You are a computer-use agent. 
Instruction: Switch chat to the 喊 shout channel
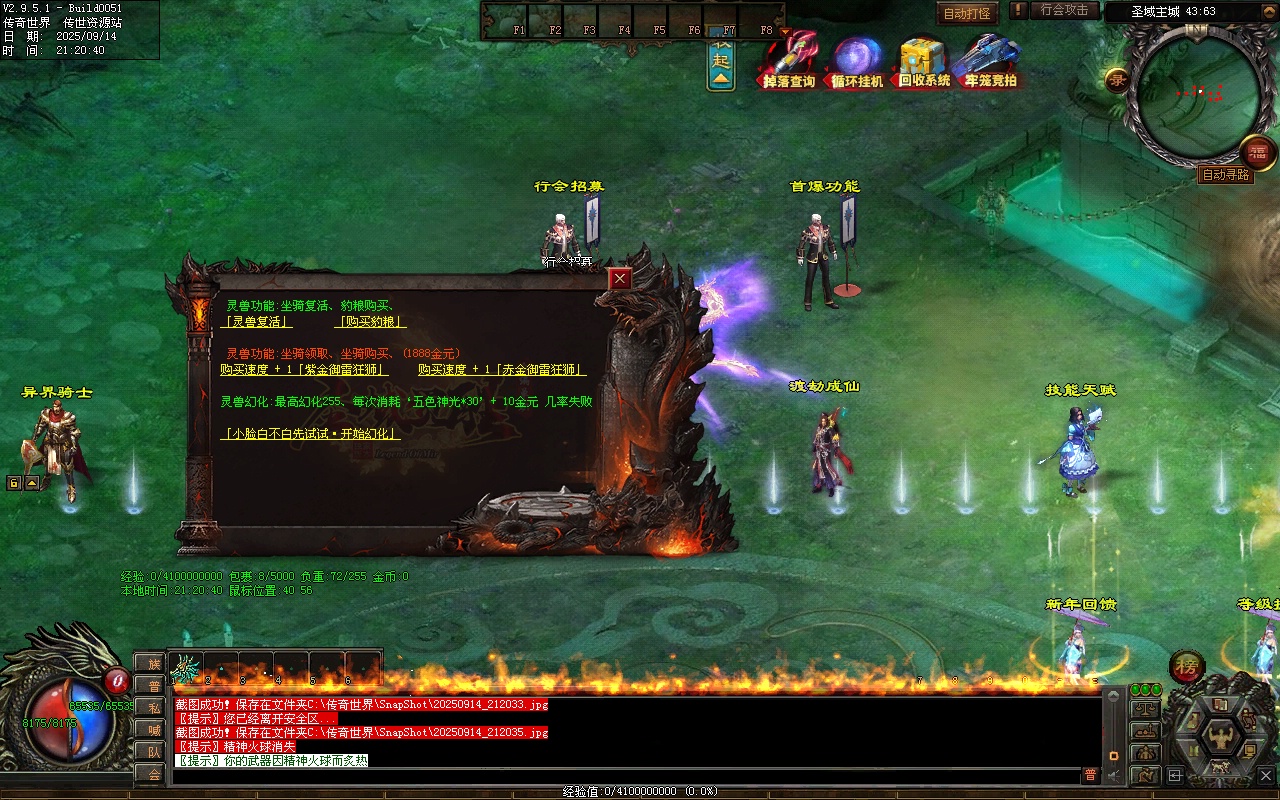(152, 729)
